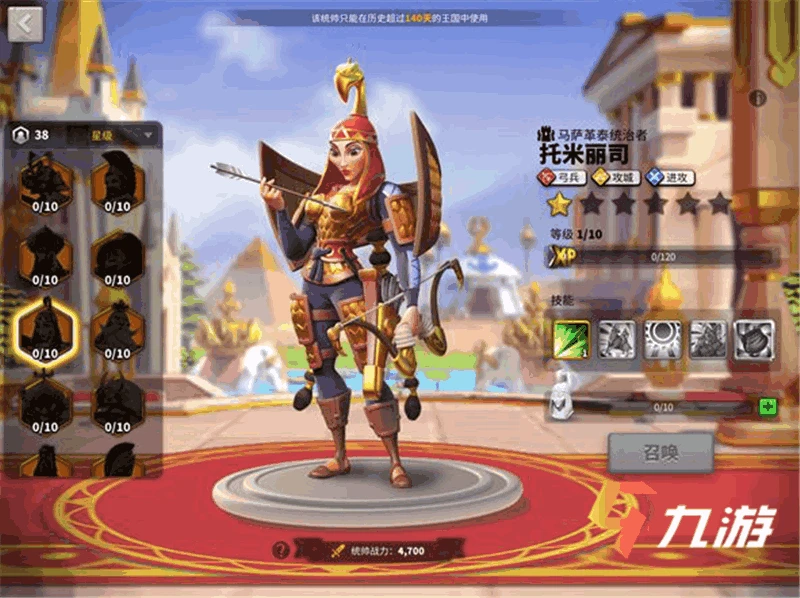
Task: Click the 召唤 summon button
Action: [660, 453]
